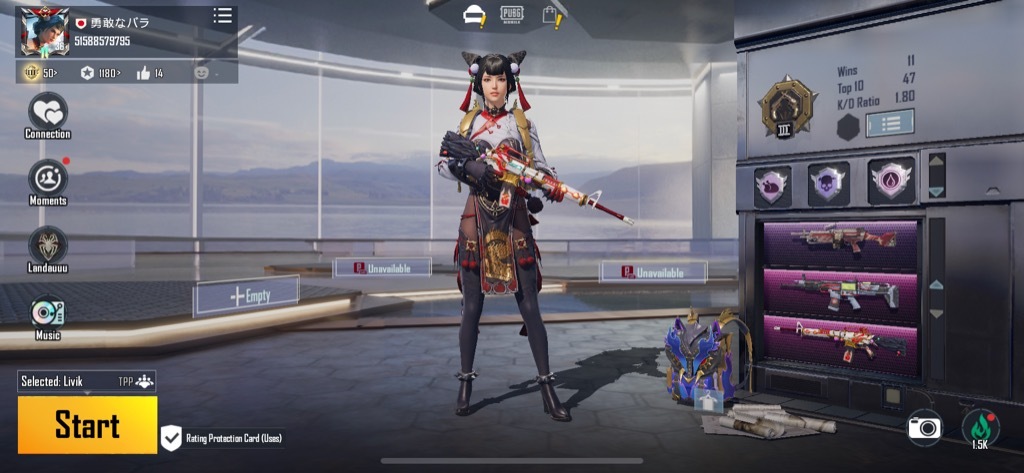Select the flame drop badge
The height and width of the screenshot is (473, 1024).
pyautogui.click(x=890, y=181)
